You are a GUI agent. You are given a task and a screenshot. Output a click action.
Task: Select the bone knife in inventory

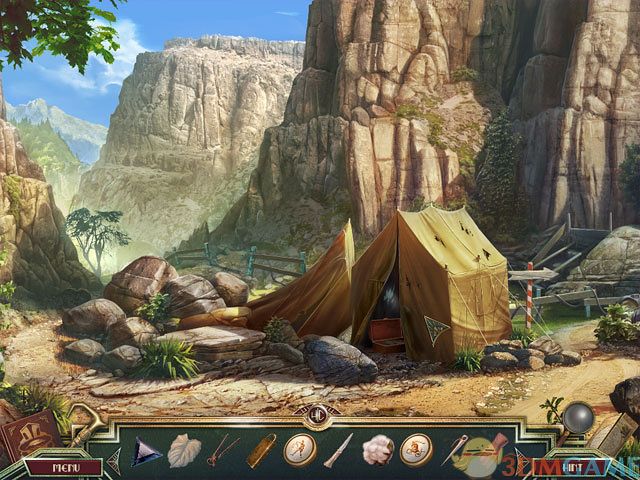338,450
